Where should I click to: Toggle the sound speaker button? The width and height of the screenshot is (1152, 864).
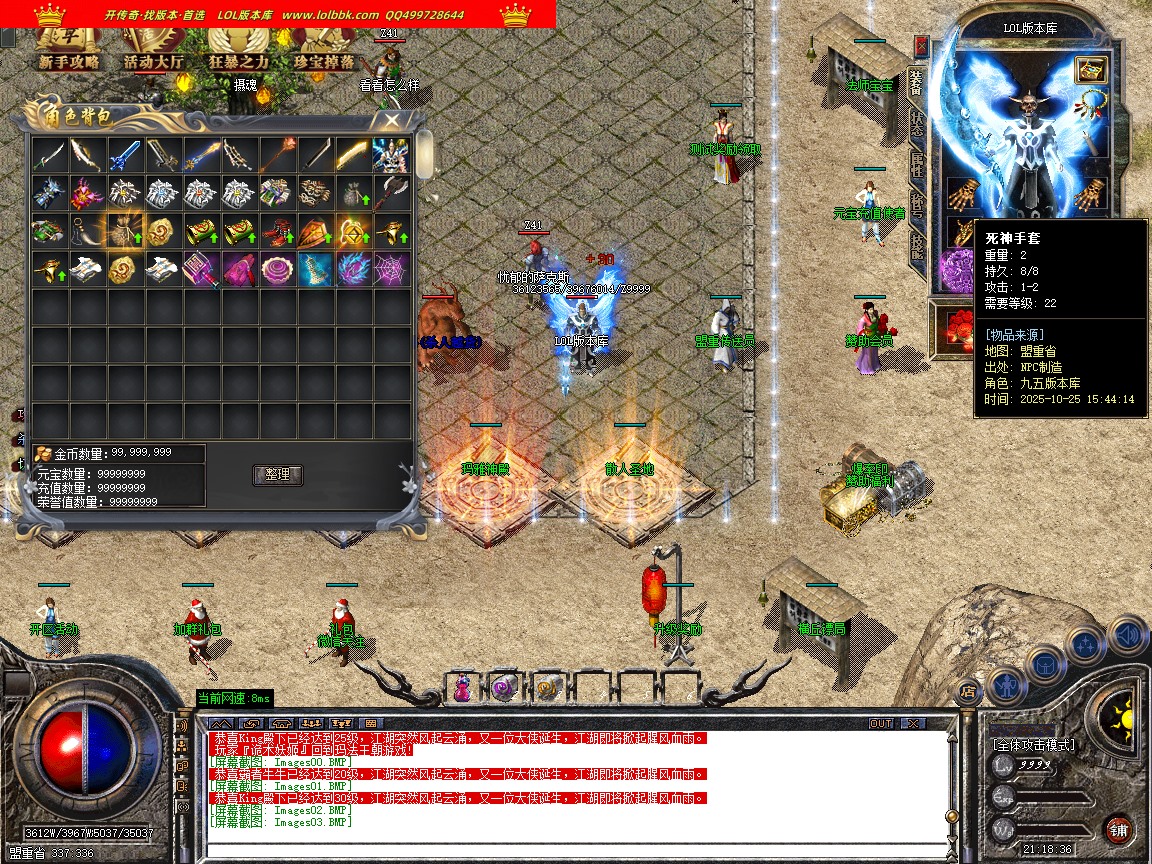point(1129,635)
